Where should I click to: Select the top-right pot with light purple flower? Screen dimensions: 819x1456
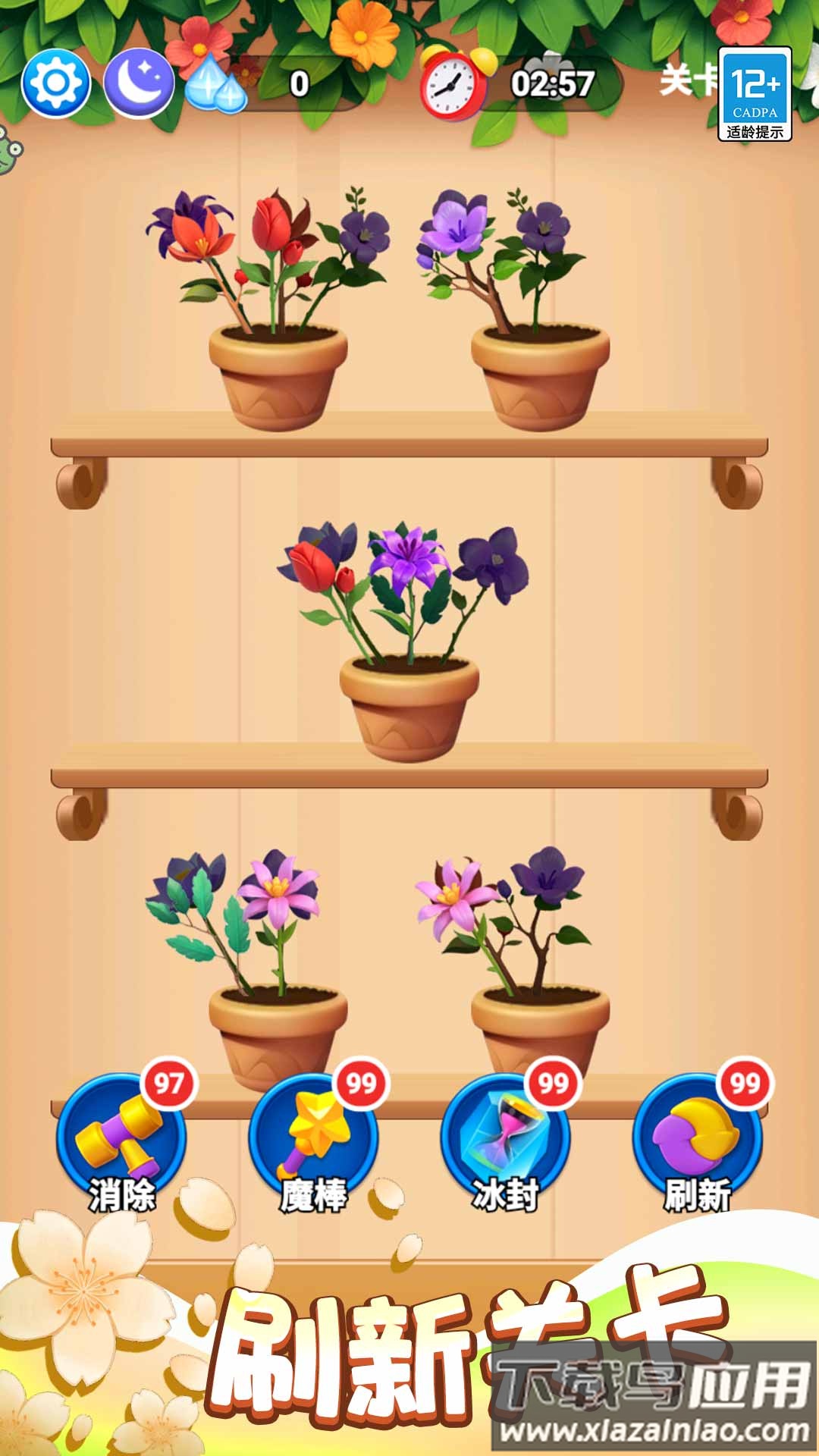540,372
